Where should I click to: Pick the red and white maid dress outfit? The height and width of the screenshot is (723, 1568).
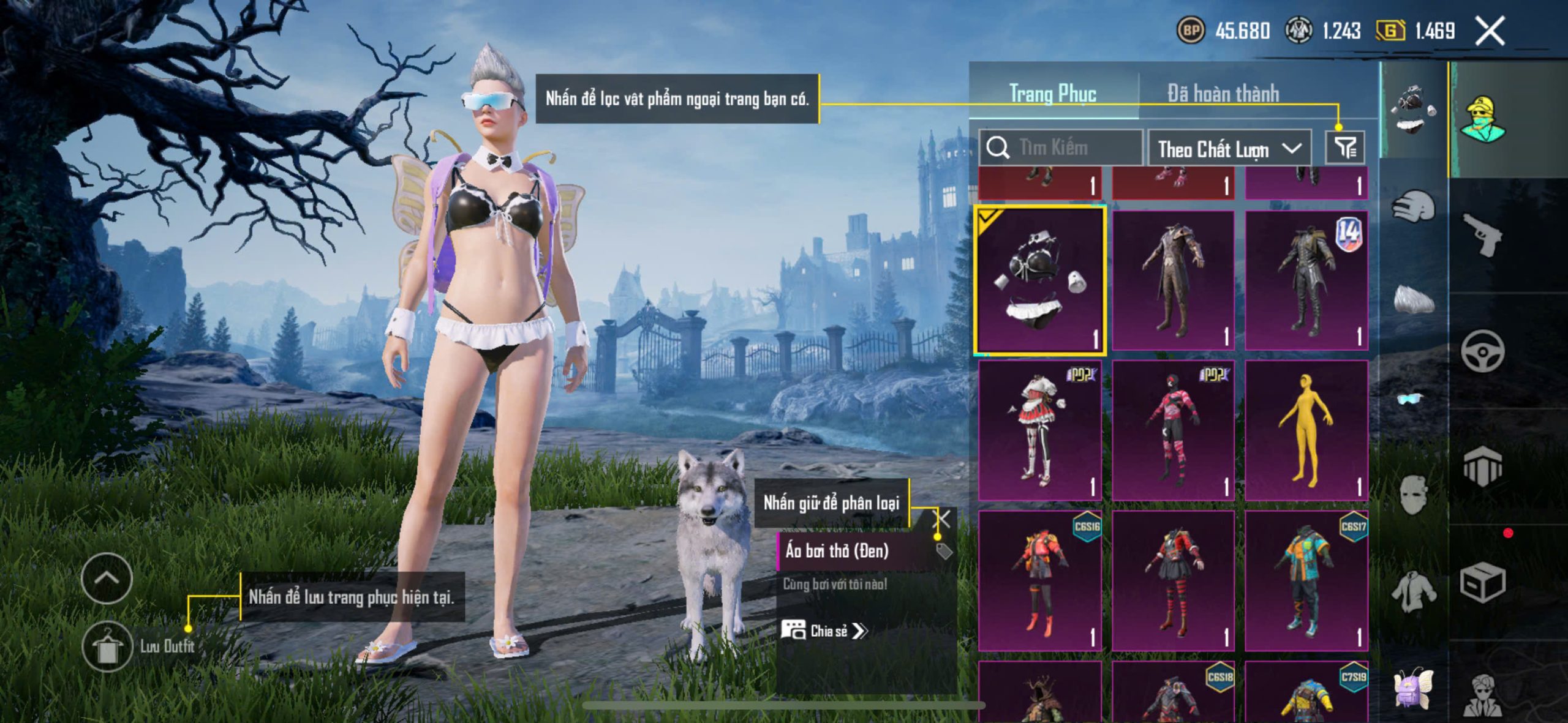point(1040,430)
